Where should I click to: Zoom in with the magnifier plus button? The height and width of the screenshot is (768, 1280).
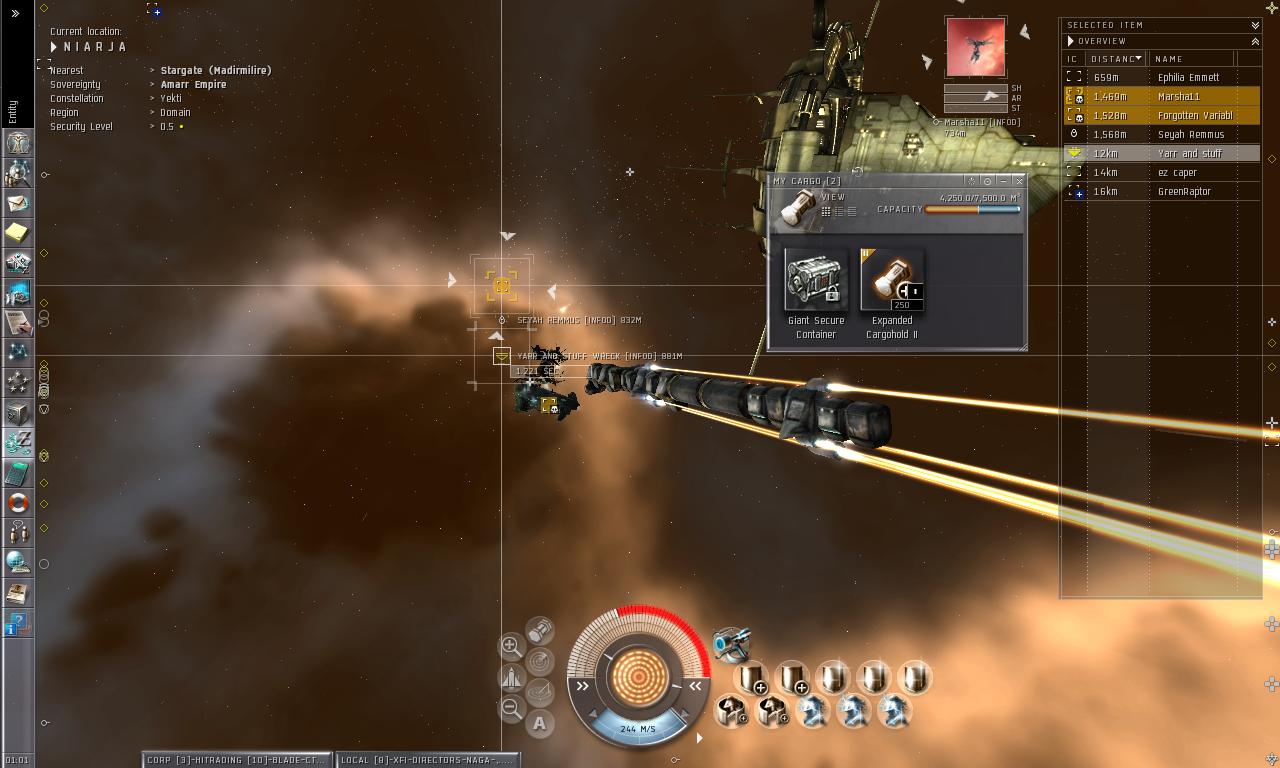click(511, 646)
